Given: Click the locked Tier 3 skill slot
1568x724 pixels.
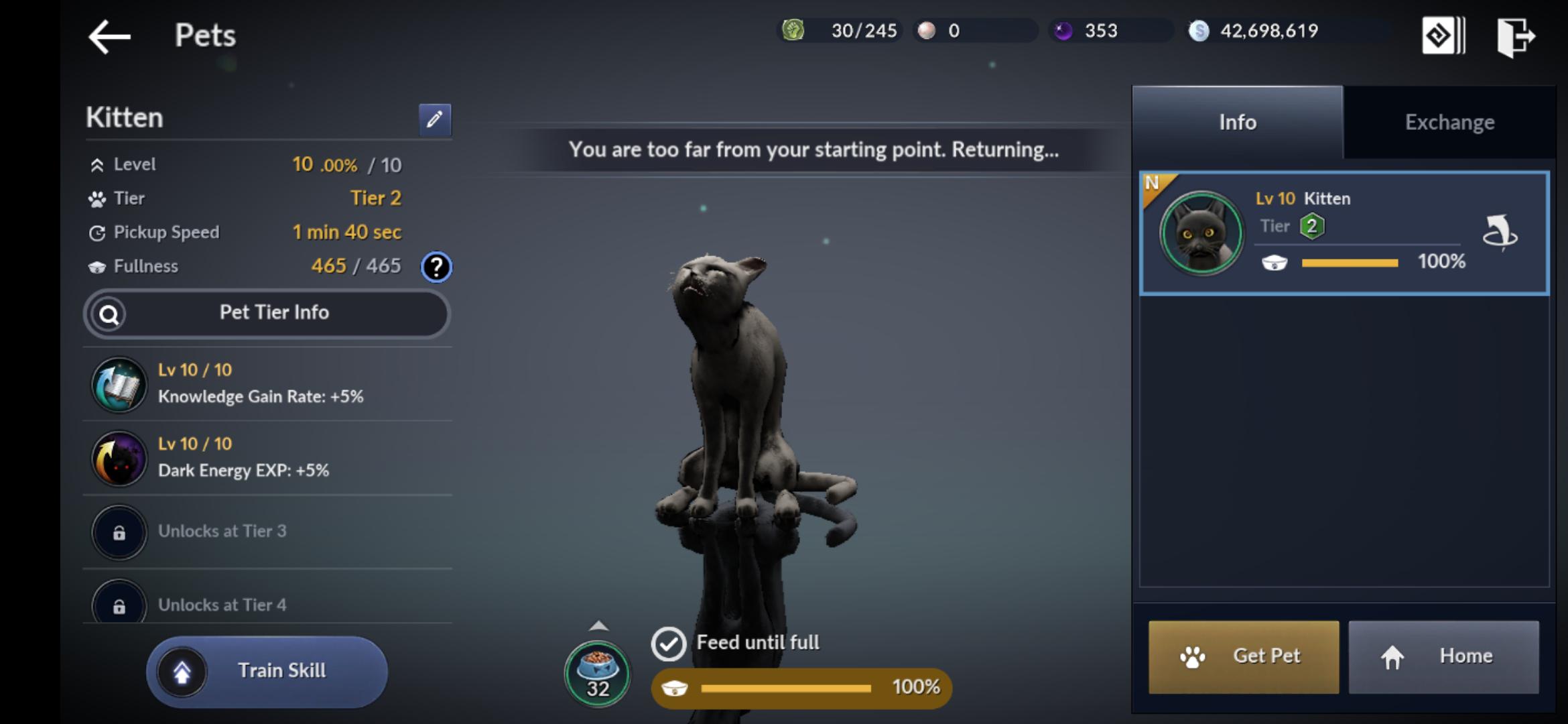Looking at the screenshot, I should click(119, 532).
